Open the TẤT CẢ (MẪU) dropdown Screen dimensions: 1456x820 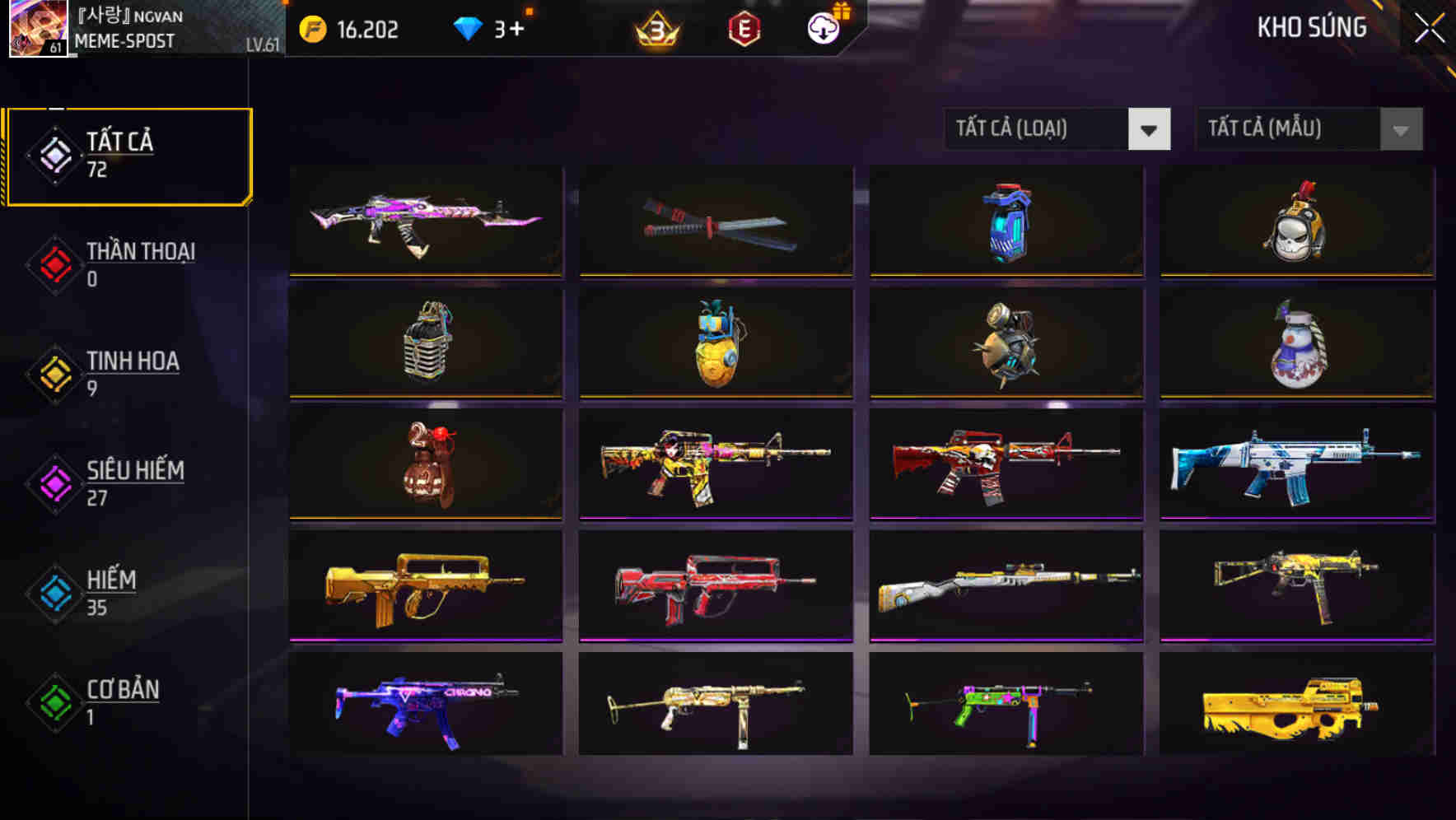click(x=1308, y=129)
